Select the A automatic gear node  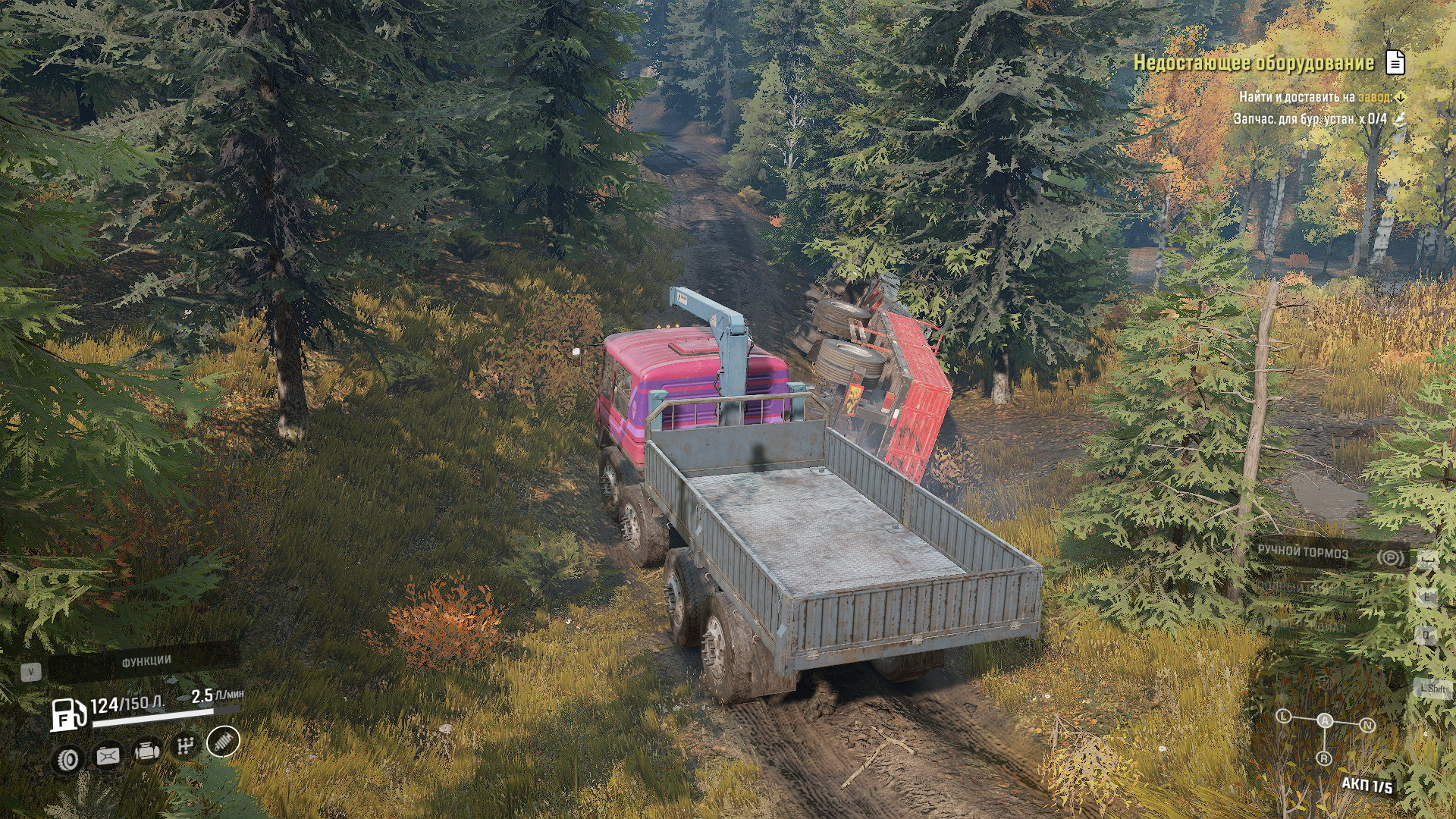tap(1325, 720)
